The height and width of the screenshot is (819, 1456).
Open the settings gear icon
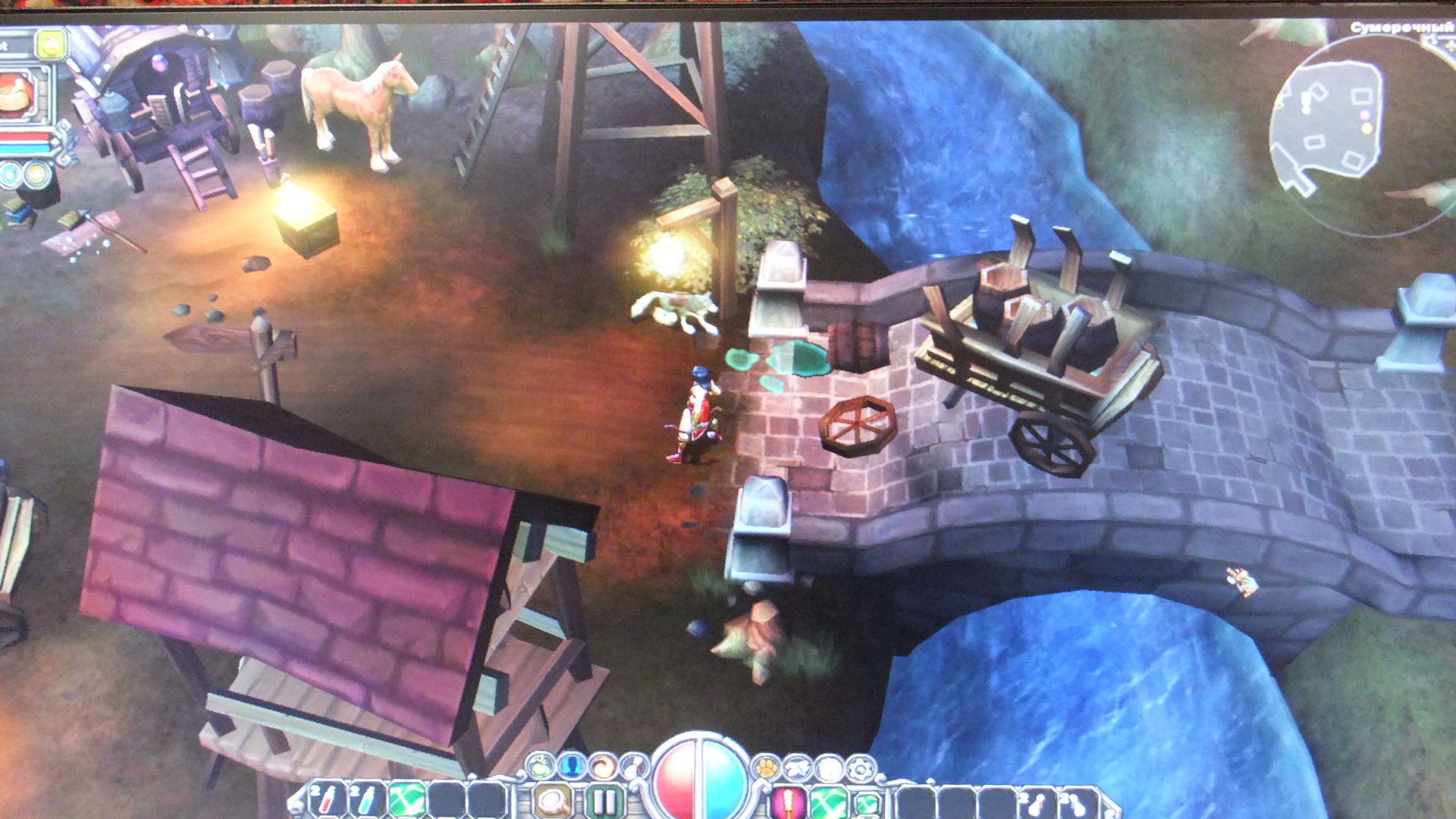(861, 768)
